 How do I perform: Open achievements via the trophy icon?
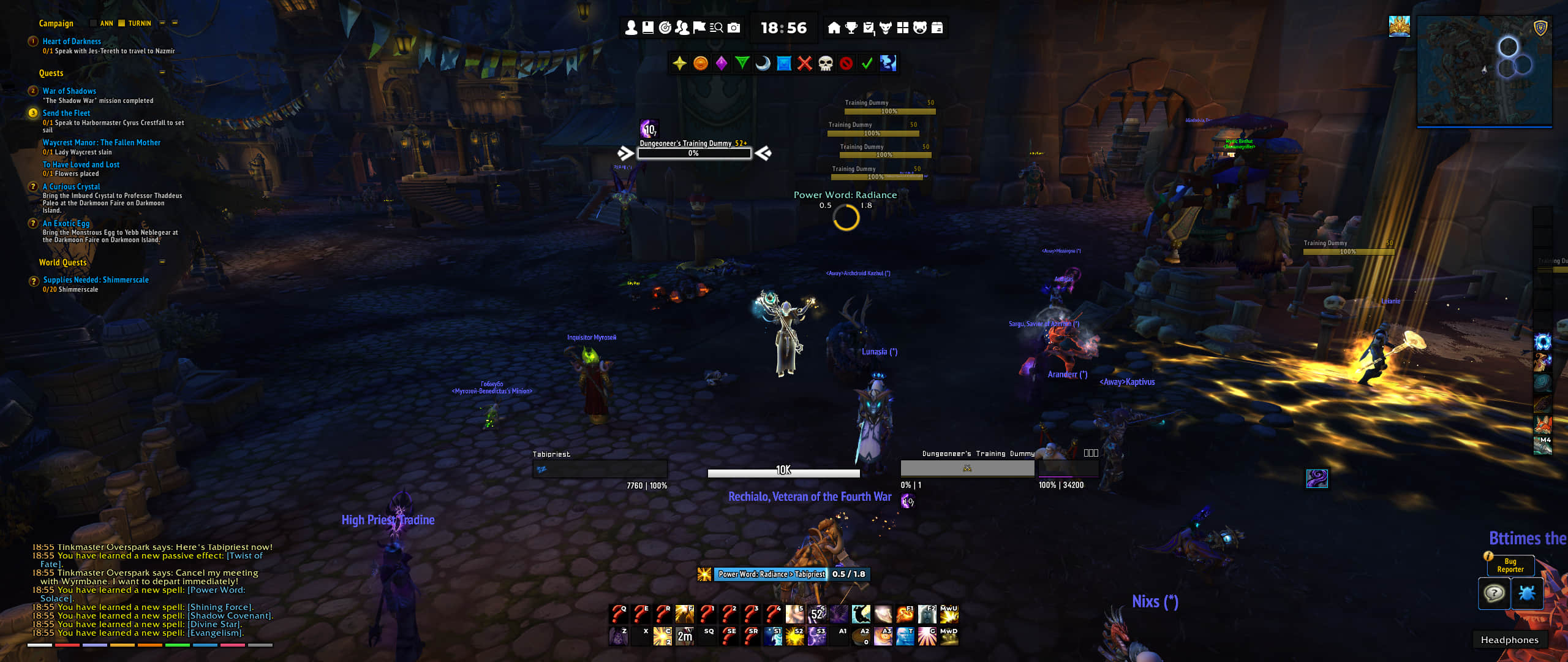point(851,28)
